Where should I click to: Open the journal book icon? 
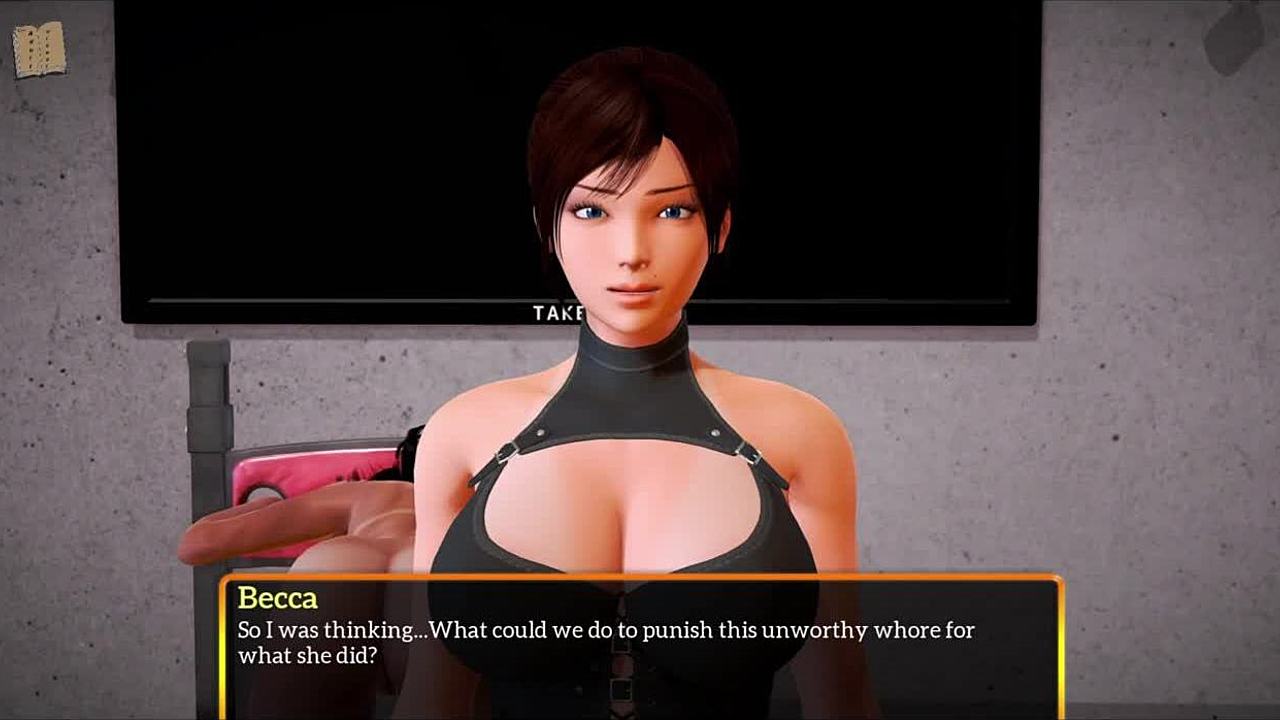[39, 48]
